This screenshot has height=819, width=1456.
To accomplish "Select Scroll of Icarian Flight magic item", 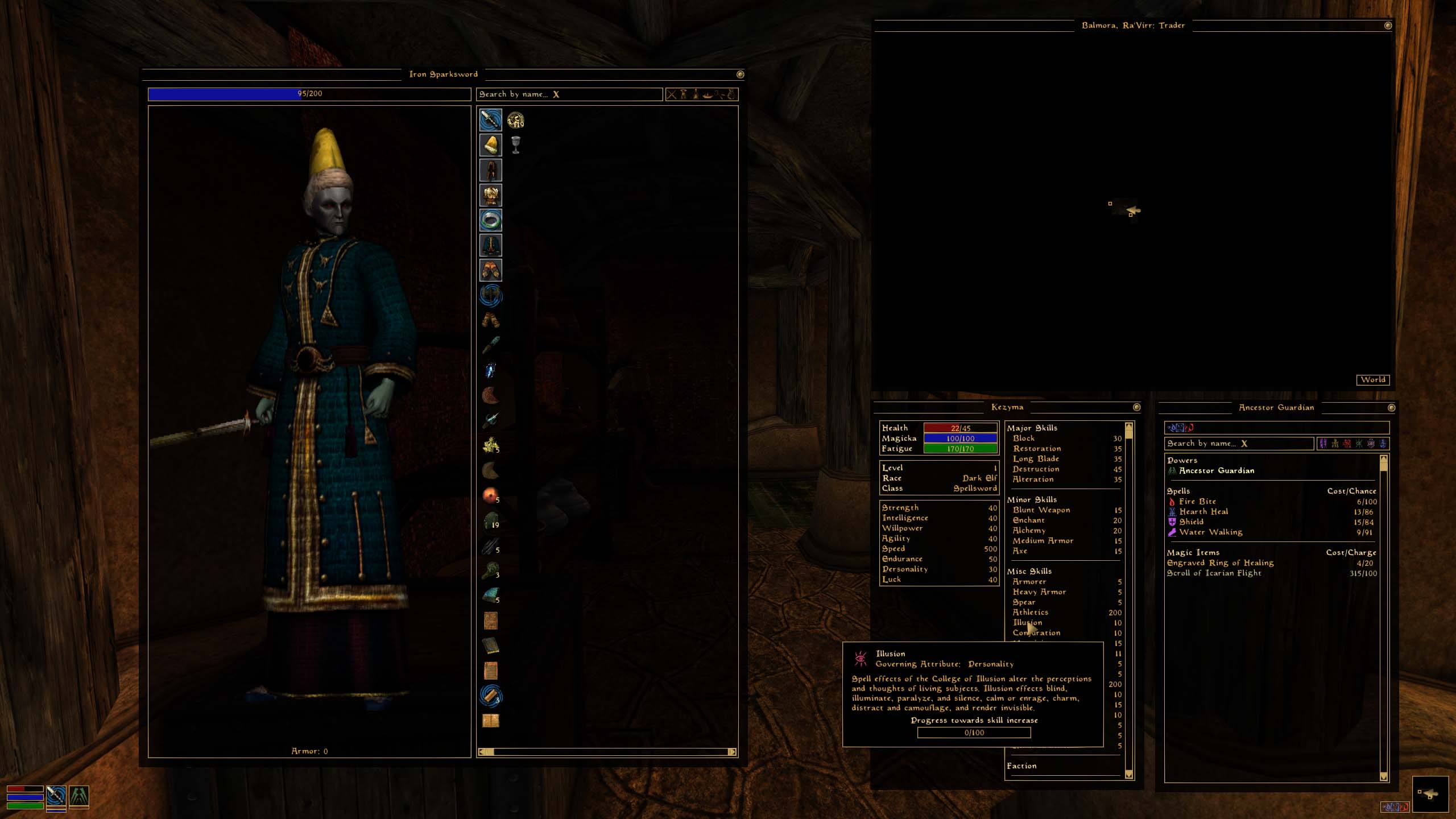I will tap(1214, 573).
